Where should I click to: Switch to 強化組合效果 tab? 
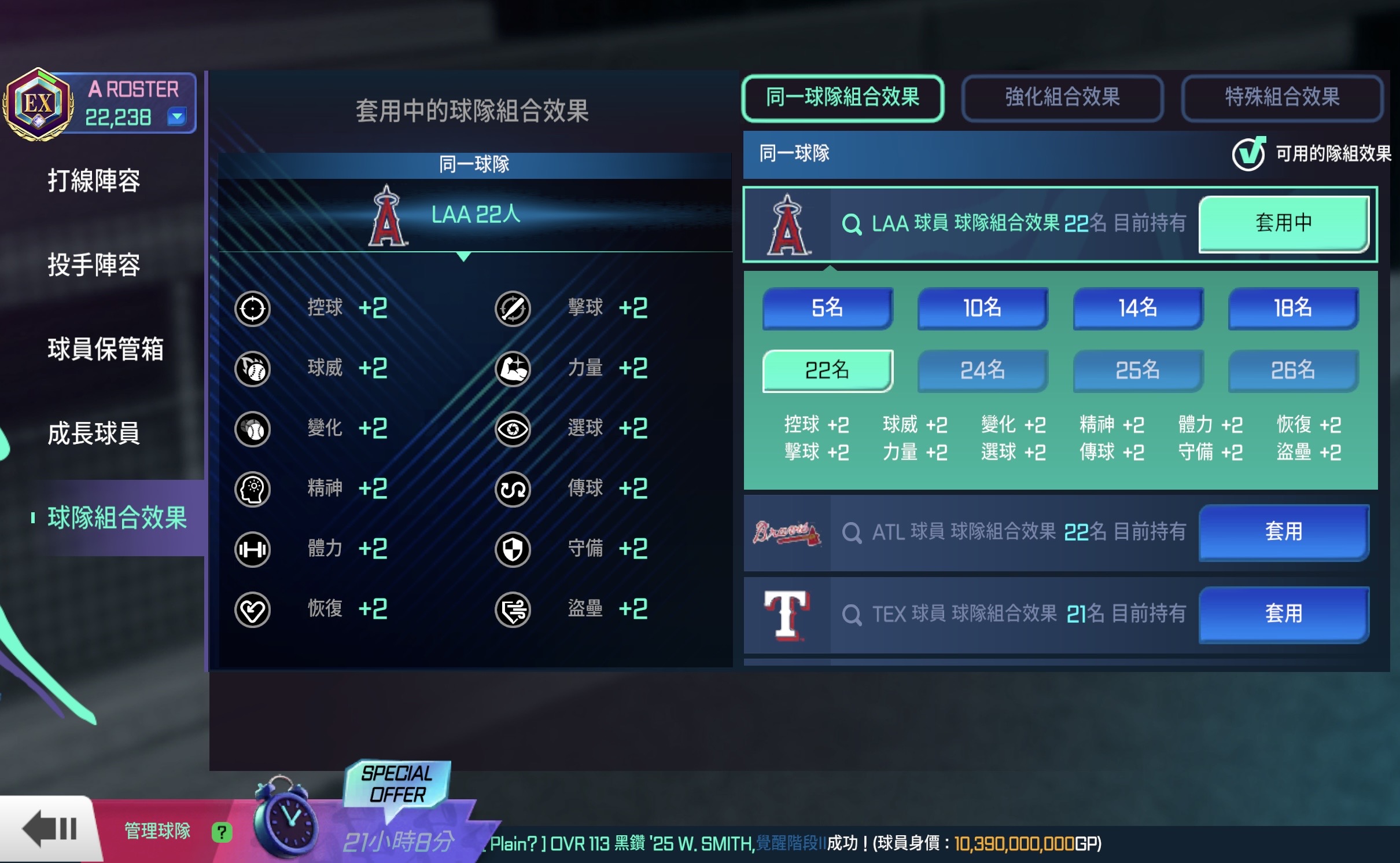coord(1062,97)
